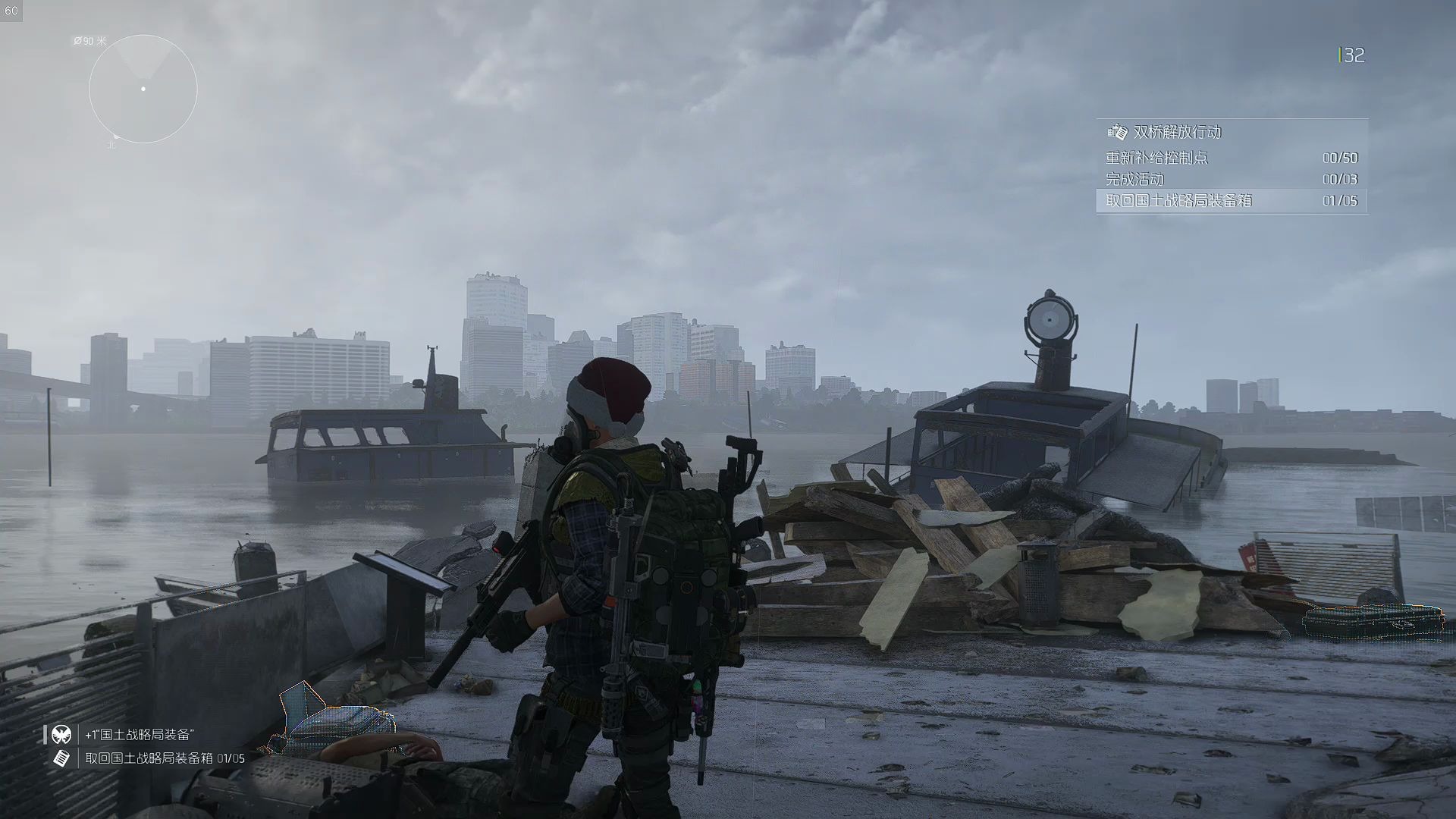
Task: Select the 完成活动 objective row
Action: [1232, 179]
